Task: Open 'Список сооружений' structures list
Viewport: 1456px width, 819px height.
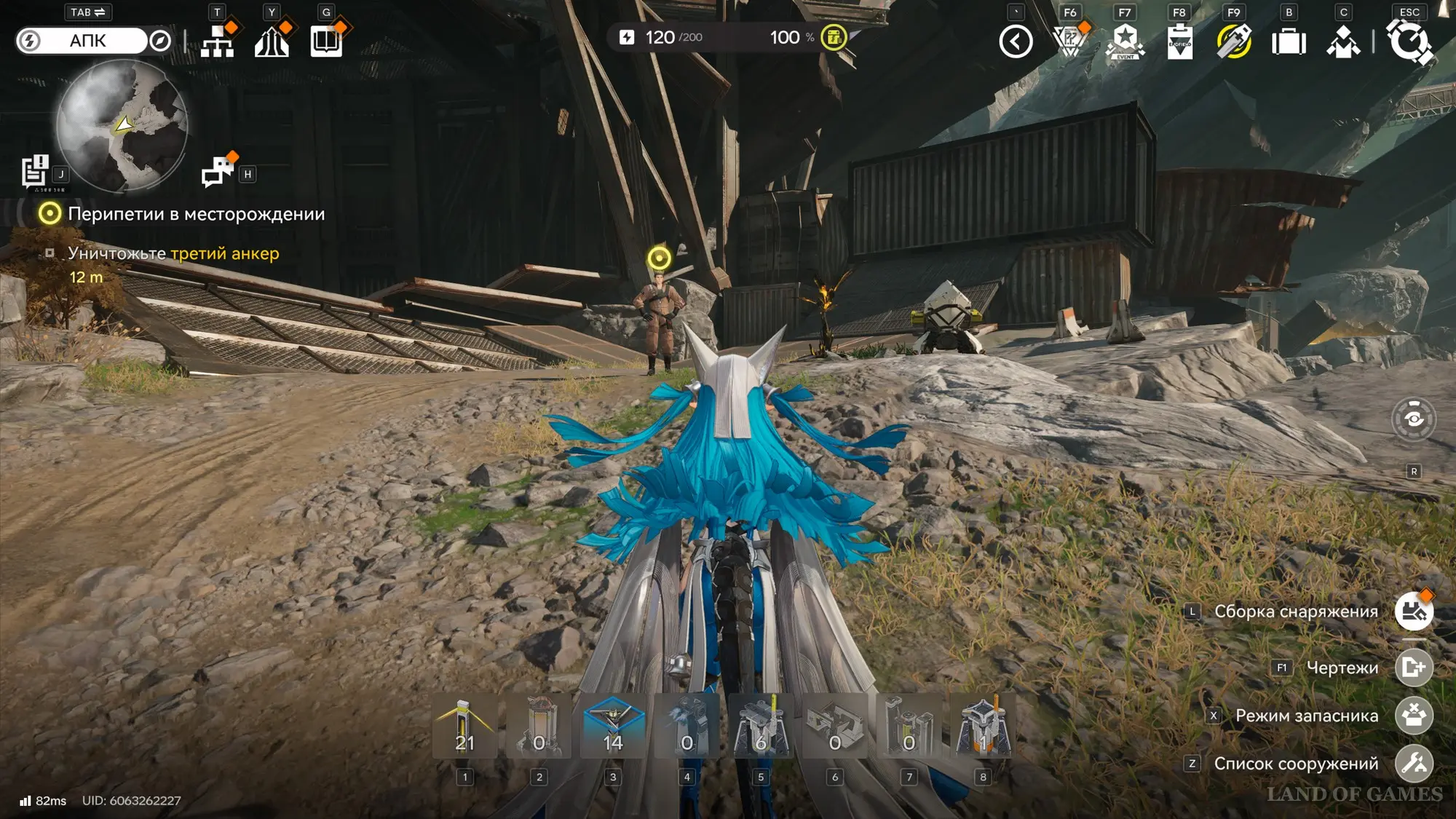Action: [x=1414, y=764]
